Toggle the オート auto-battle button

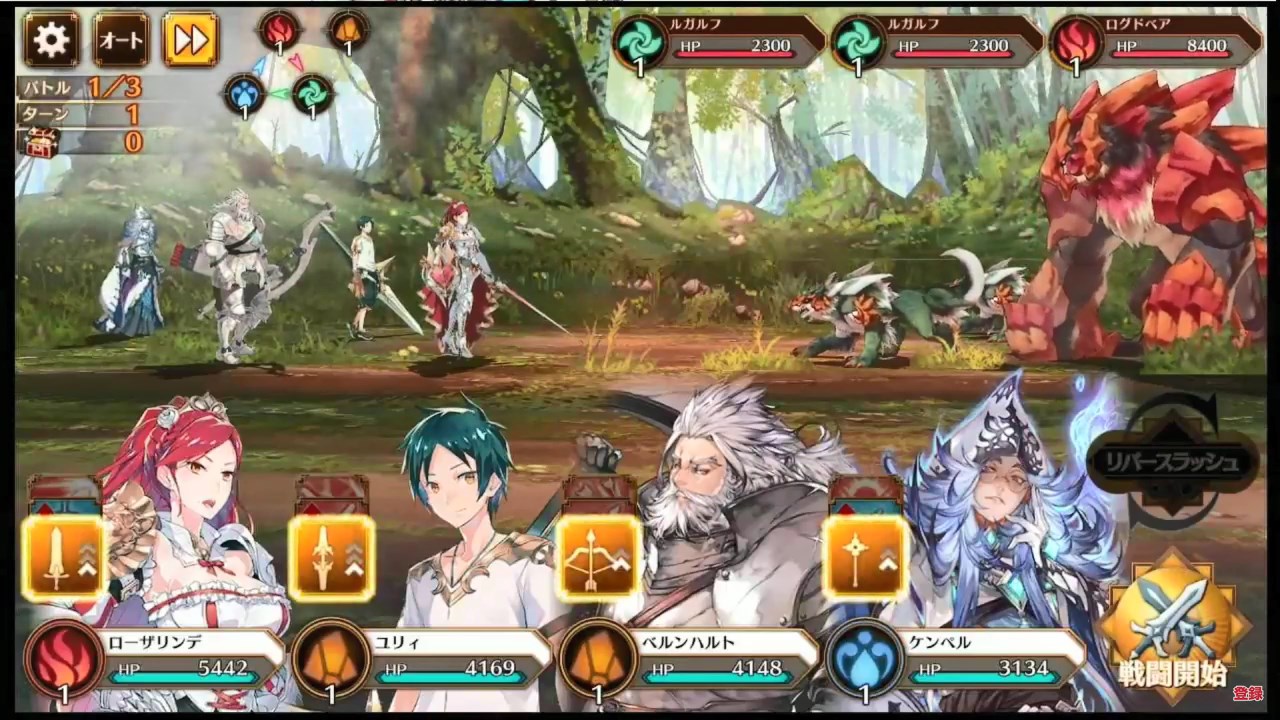click(121, 39)
